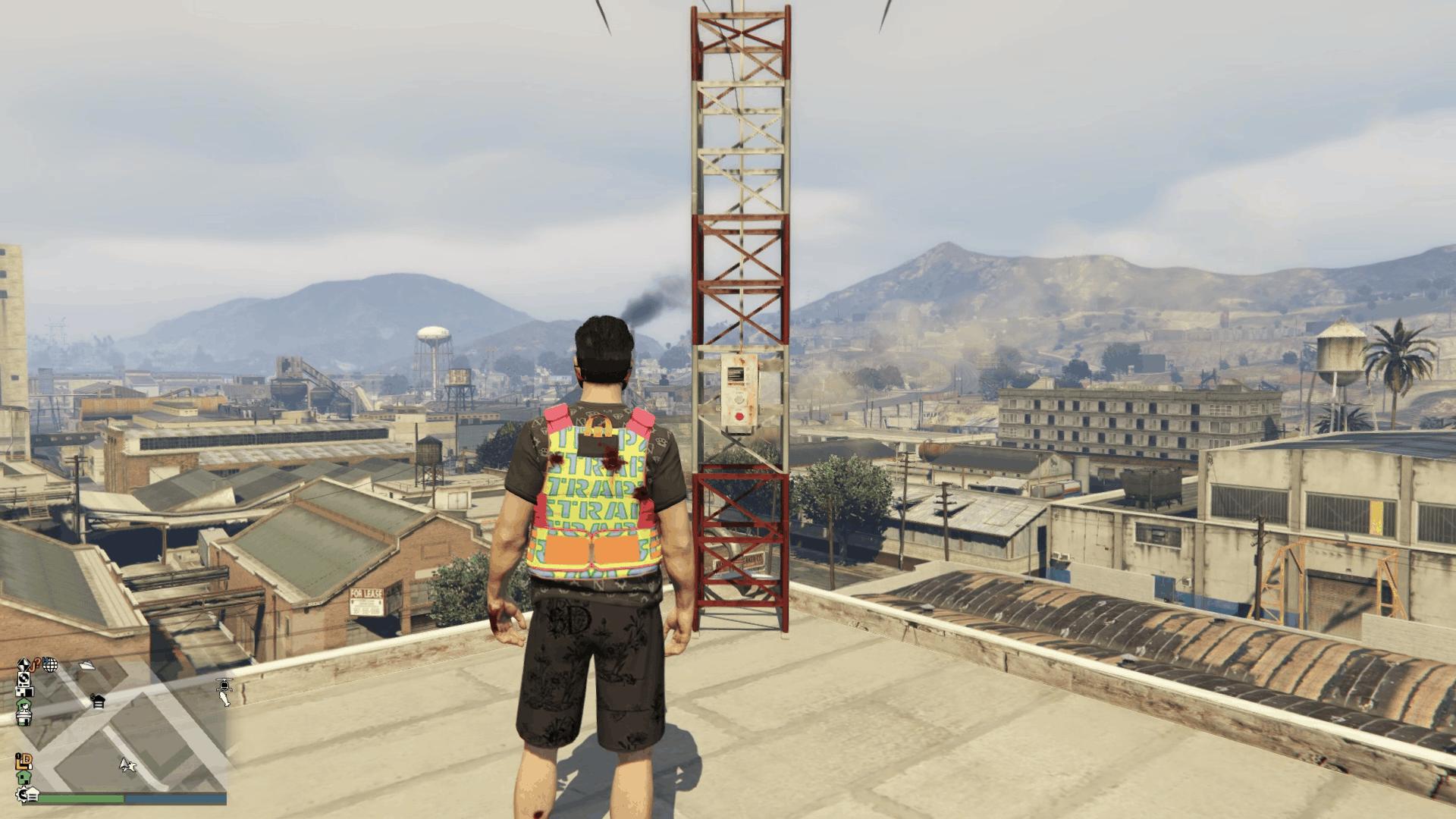This screenshot has height=819, width=1456.
Task: Select the gear-shaped business icon on minimap
Action: click(23, 794)
